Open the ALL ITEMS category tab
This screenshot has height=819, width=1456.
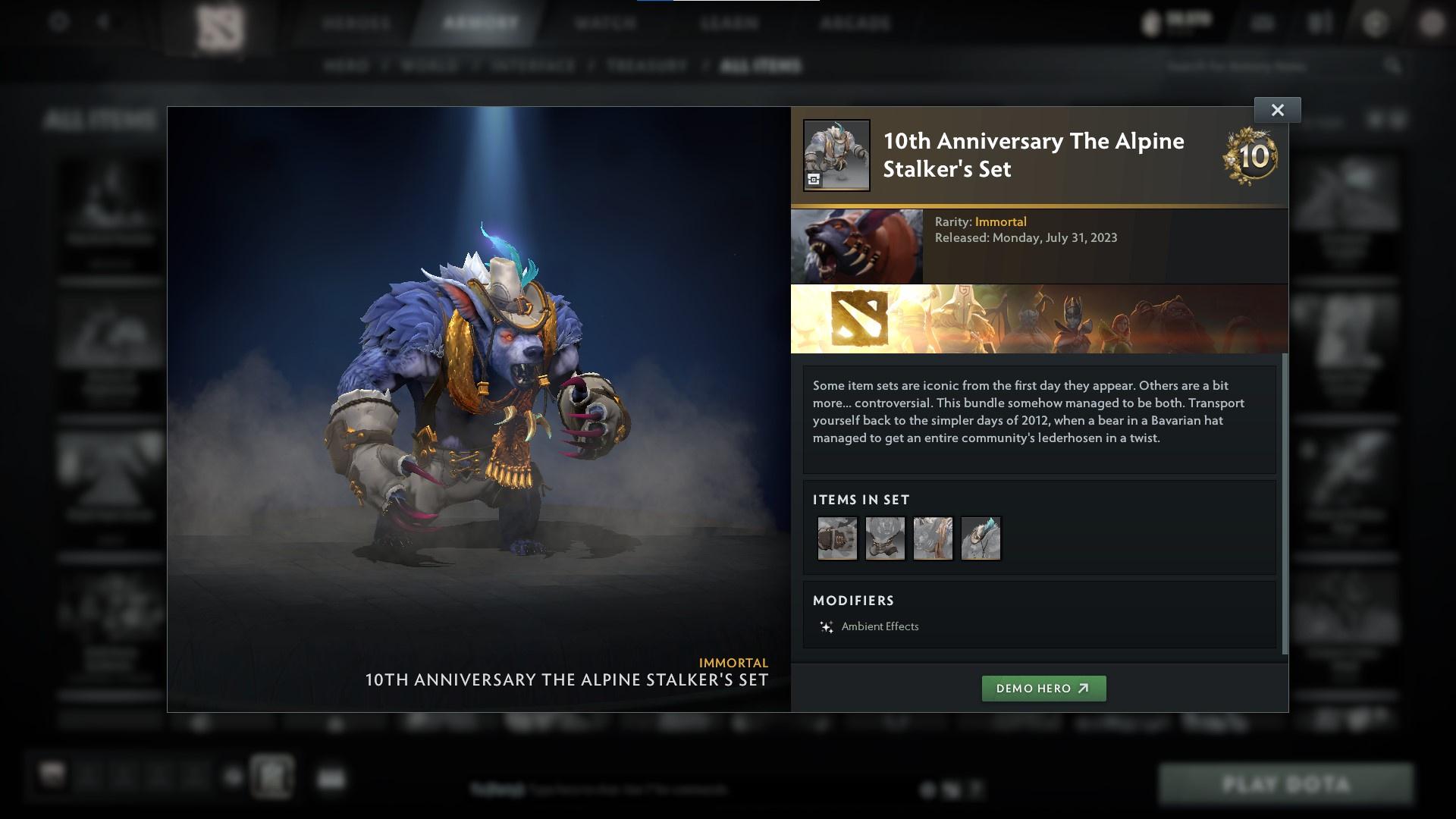[761, 66]
